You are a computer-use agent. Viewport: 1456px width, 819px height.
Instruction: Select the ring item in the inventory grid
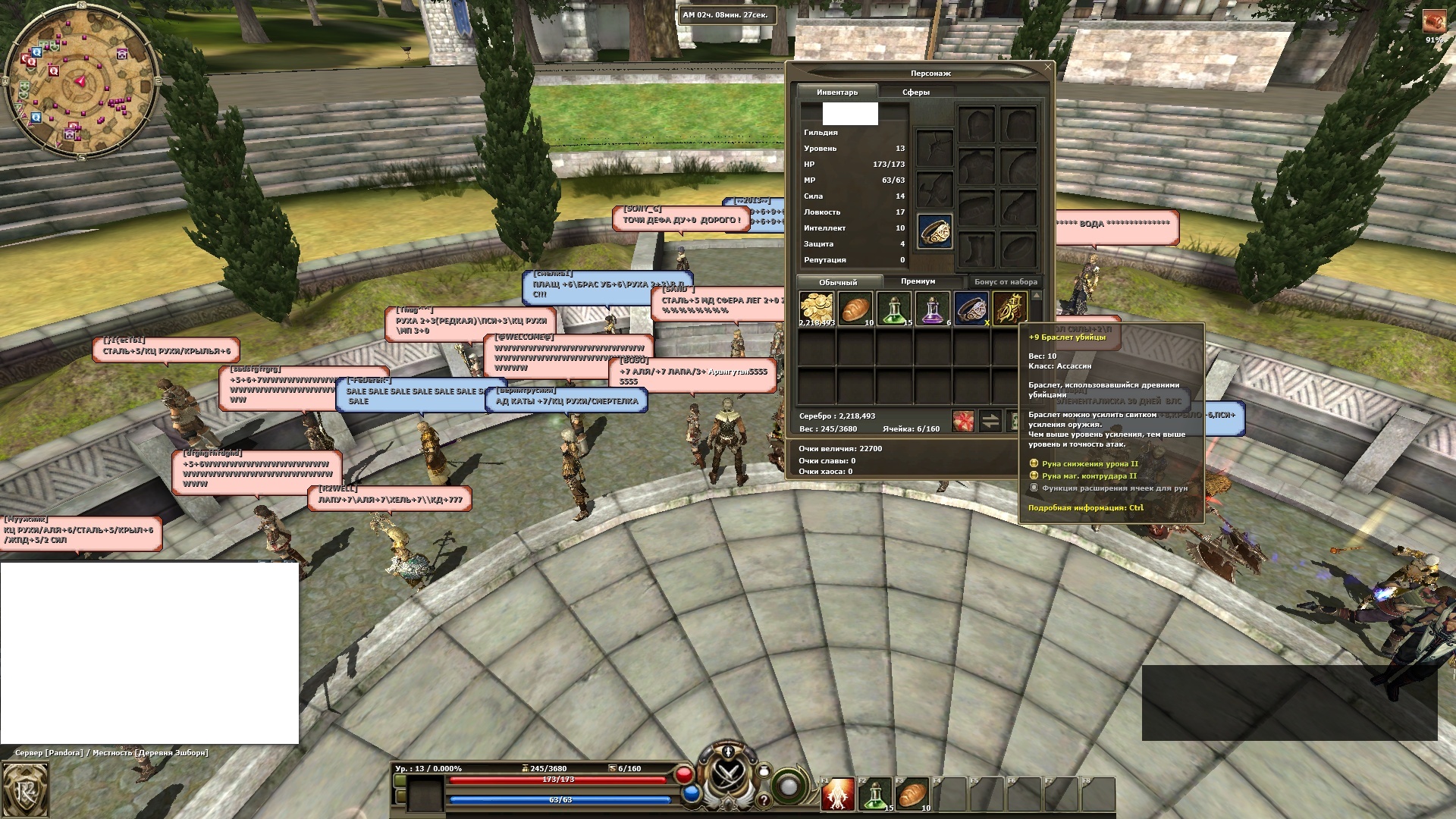[x=971, y=309]
